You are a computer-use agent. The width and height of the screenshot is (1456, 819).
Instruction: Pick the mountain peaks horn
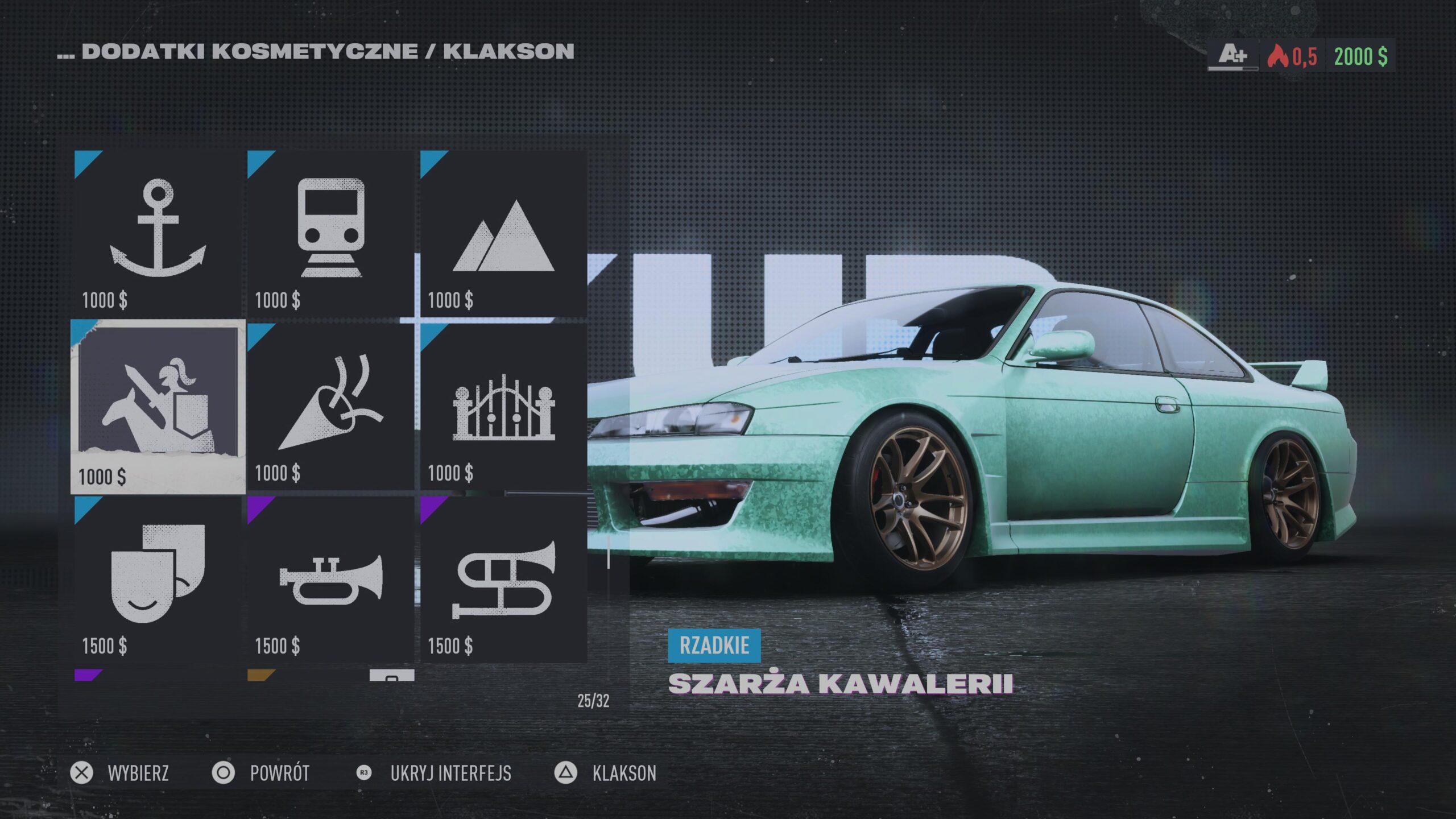click(x=504, y=233)
